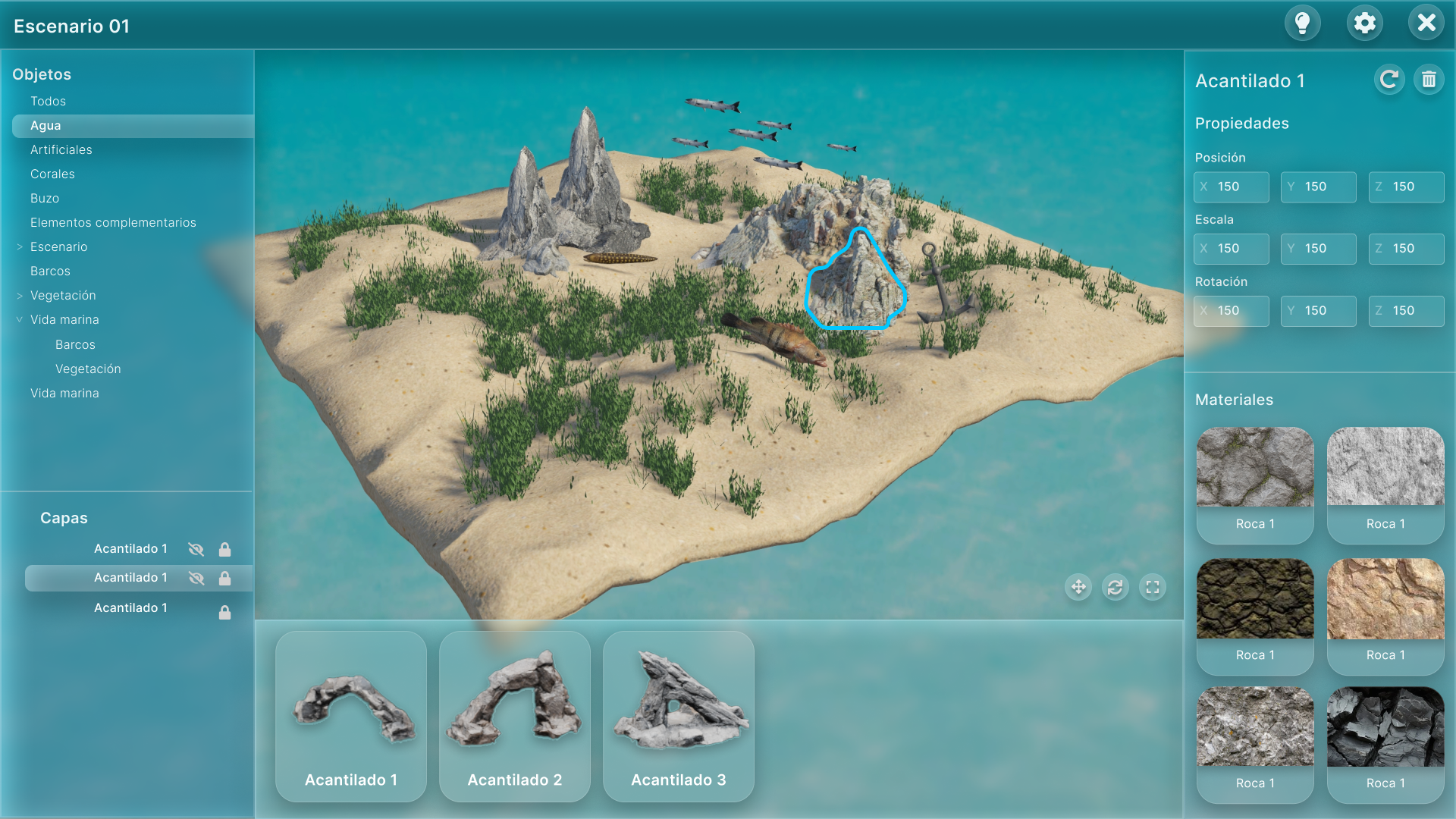Apply the black coal rock material

[x=1385, y=743]
